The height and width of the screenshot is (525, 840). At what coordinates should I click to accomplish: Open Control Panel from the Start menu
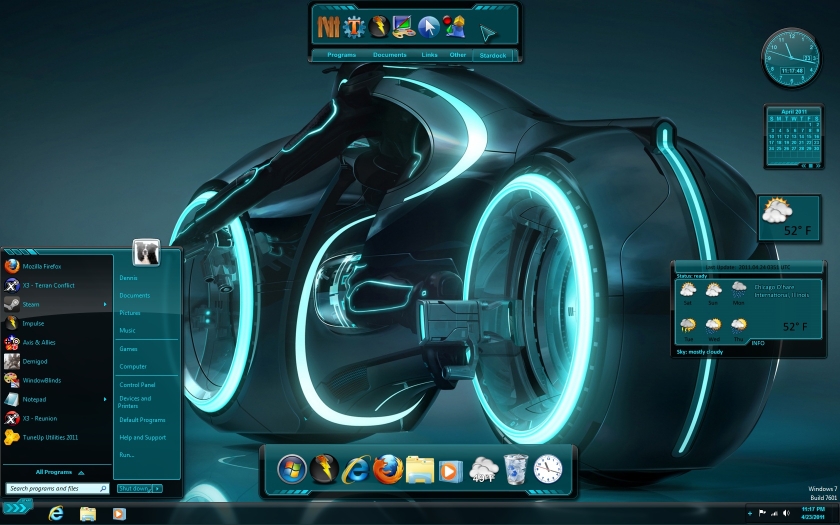pyautogui.click(x=137, y=384)
